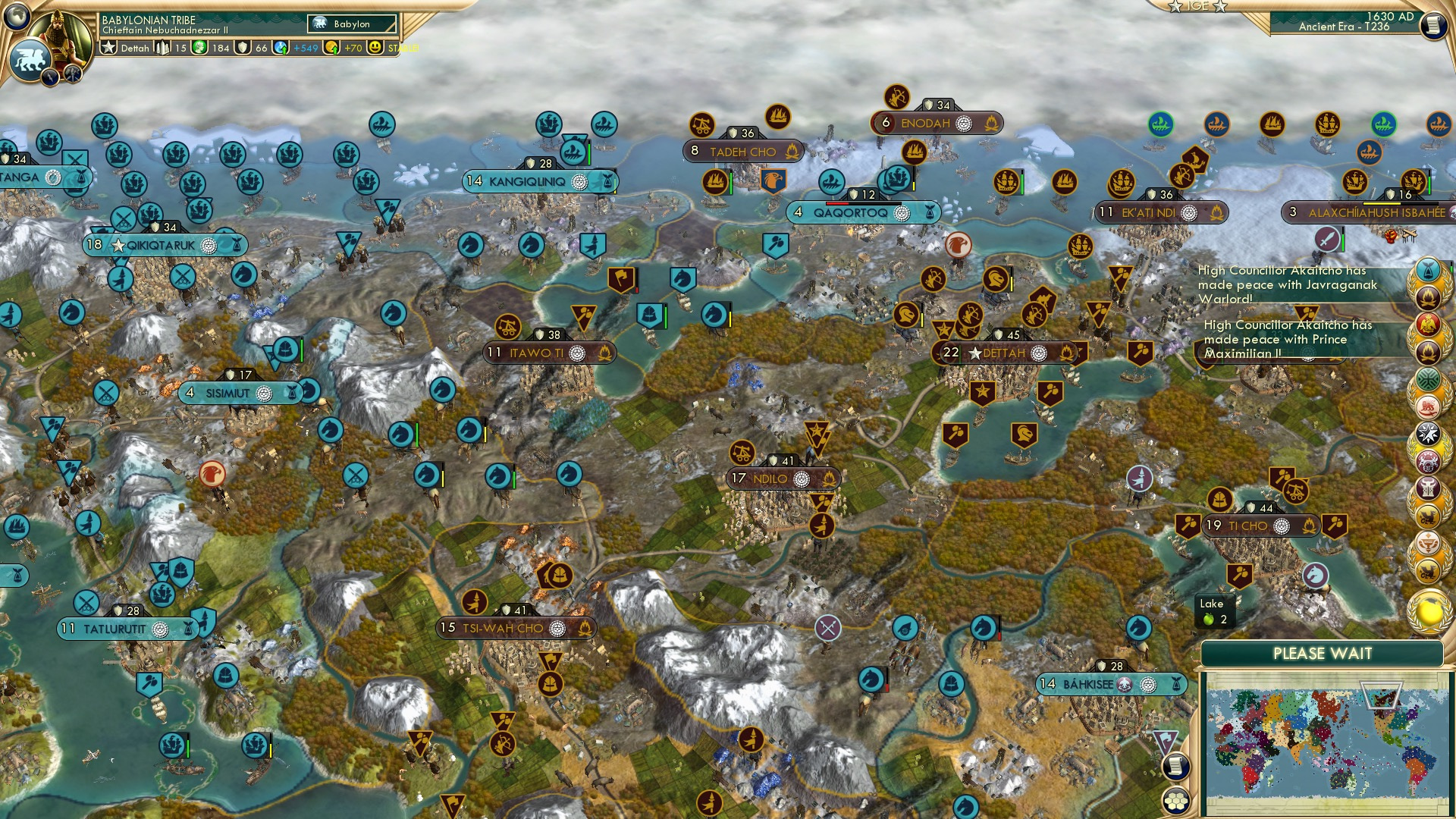This screenshot has height=819, width=1456.
Task: Toggle the hex grid icon beside minimap
Action: (1175, 801)
